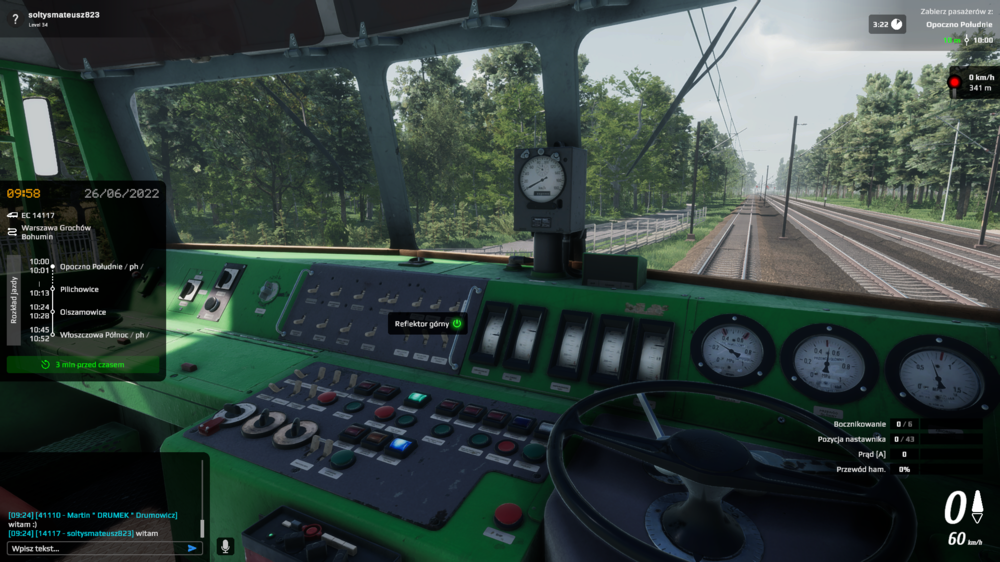Toggle the microphone voice chat button
The height and width of the screenshot is (562, 1000).
click(225, 547)
